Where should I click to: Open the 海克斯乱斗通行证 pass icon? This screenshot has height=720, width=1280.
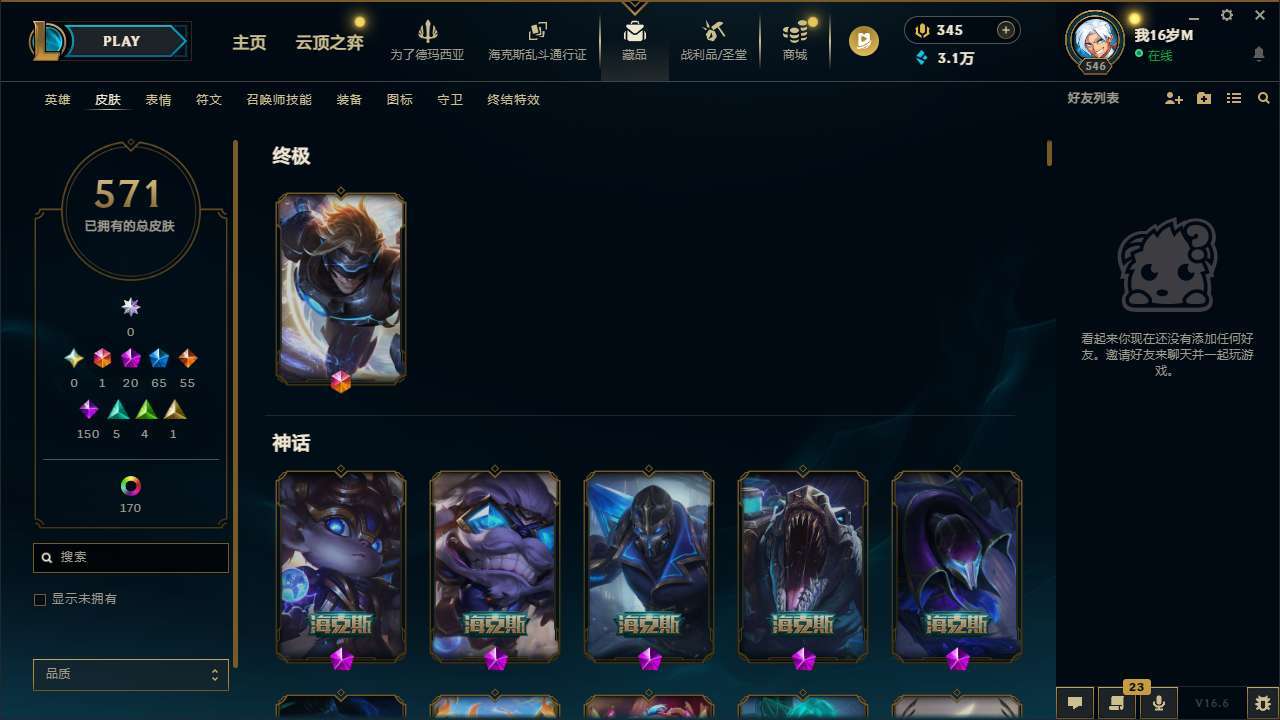point(537,40)
